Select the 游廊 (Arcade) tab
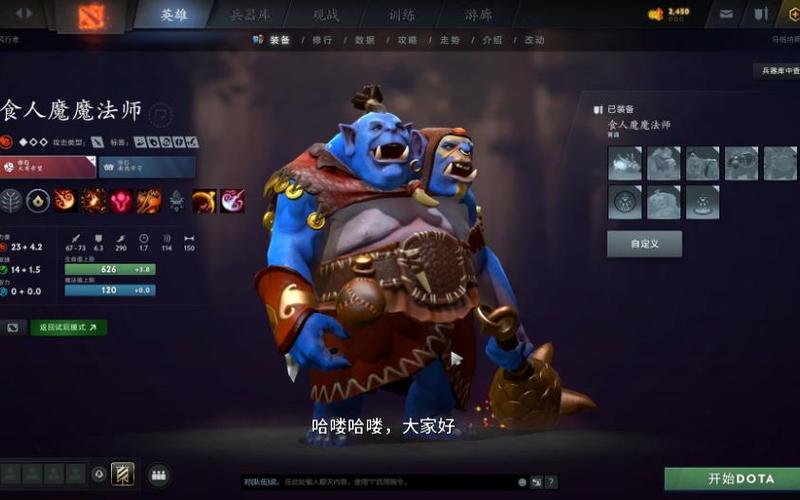 pos(478,15)
